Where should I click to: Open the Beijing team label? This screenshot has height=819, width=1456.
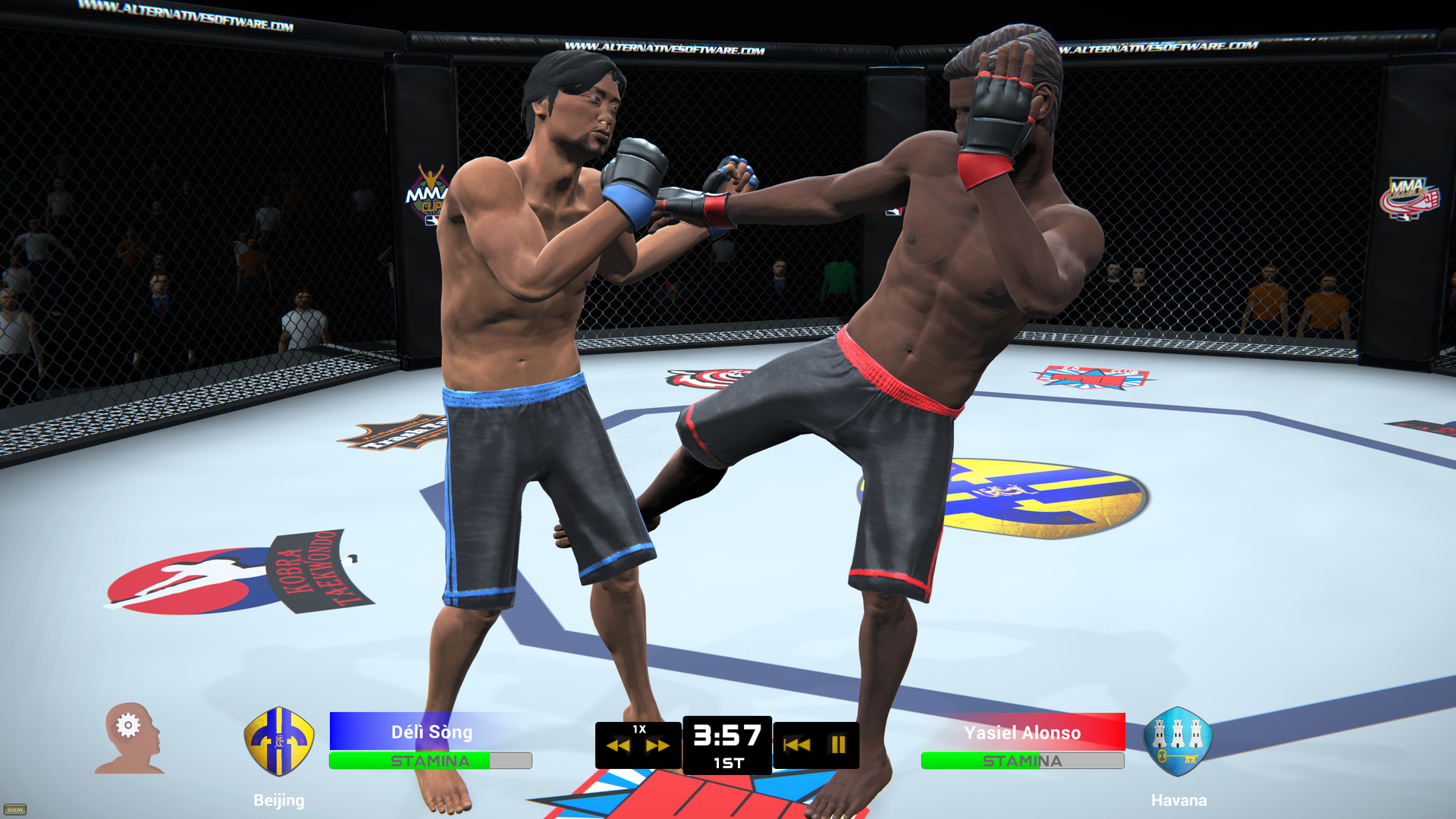click(x=279, y=801)
